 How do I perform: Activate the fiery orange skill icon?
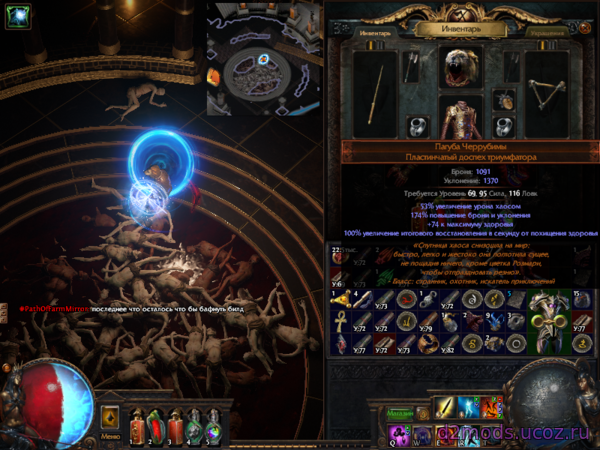tap(491, 408)
